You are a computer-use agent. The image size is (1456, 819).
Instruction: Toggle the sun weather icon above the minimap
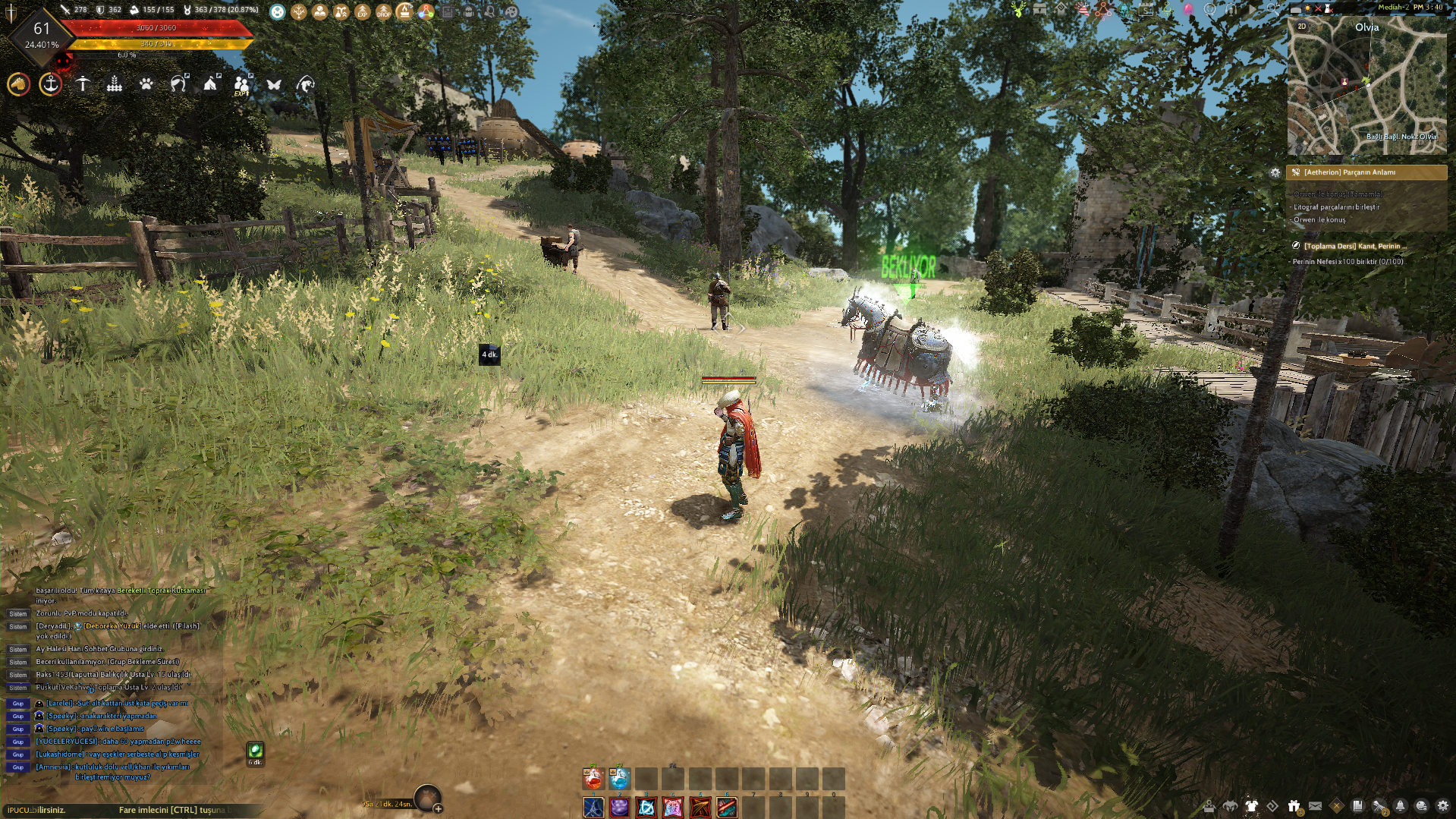click(x=1307, y=8)
